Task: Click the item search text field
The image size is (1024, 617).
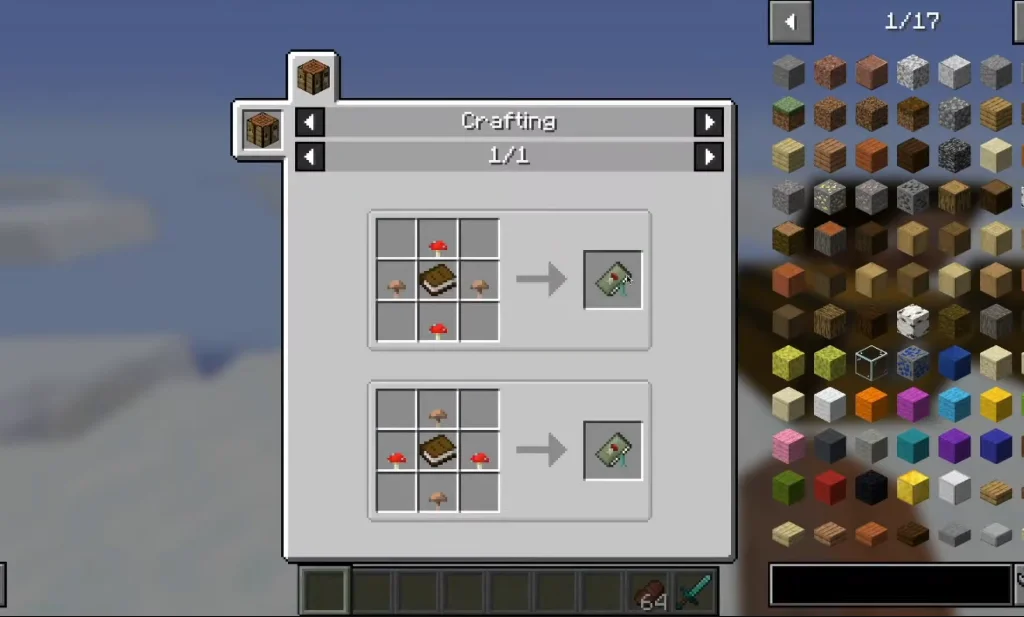Action: [890, 585]
